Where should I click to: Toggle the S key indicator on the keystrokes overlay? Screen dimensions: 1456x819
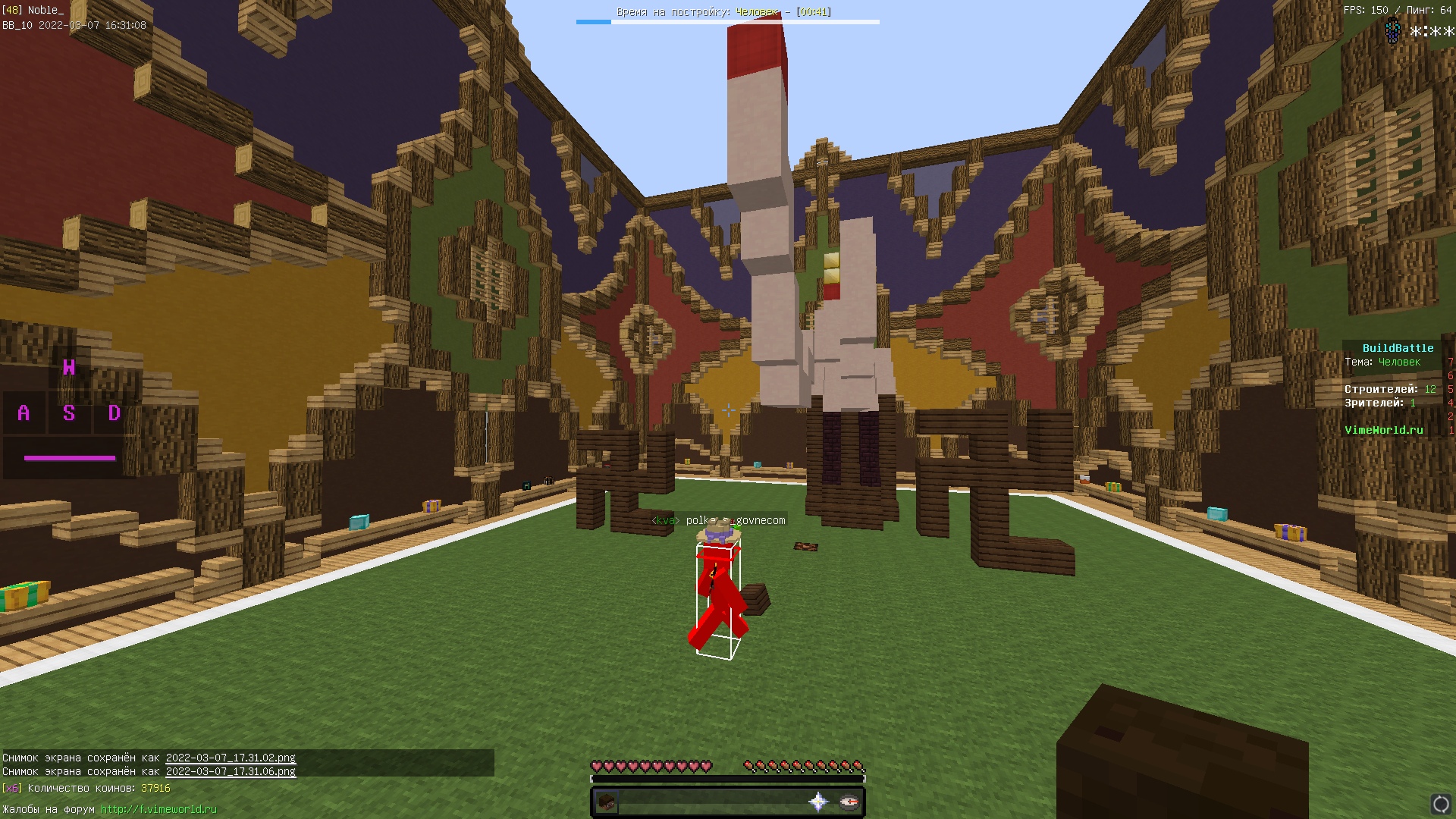68,414
